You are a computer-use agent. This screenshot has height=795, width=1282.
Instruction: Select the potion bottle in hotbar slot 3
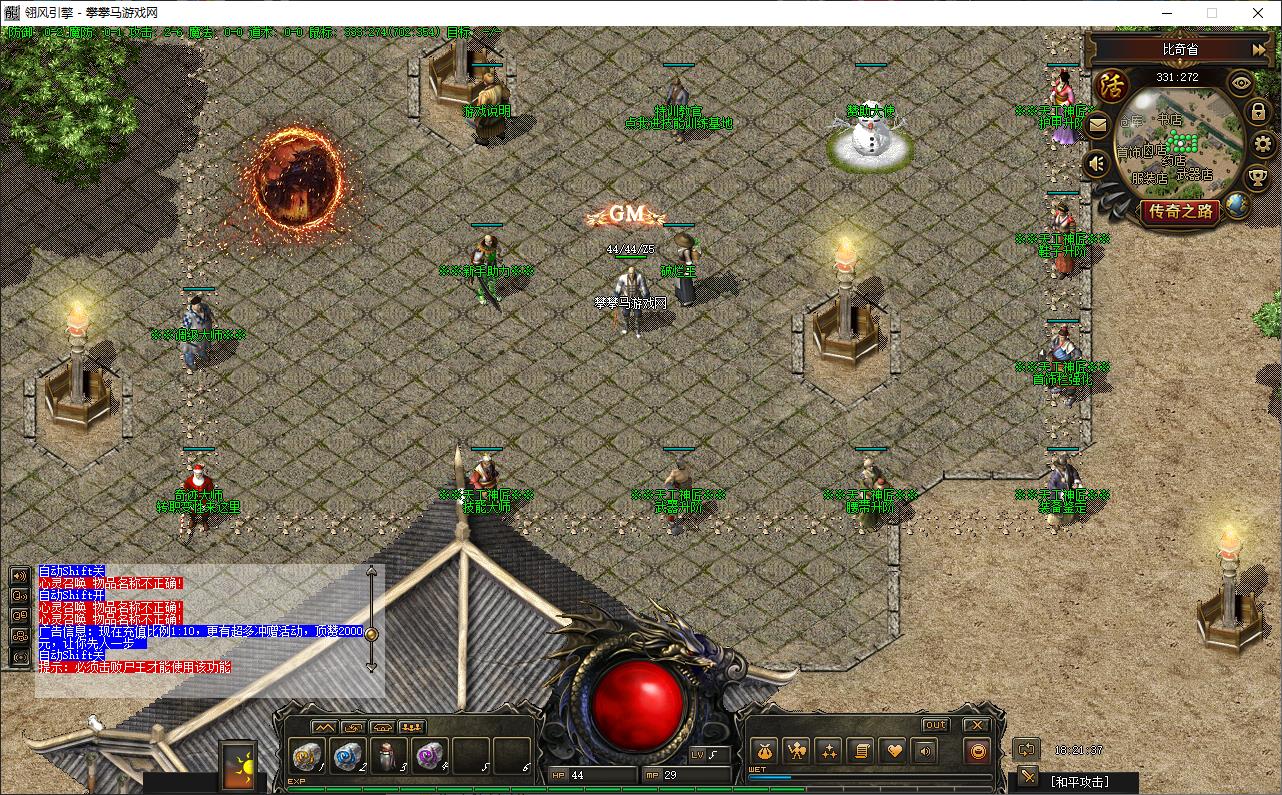coord(389,756)
